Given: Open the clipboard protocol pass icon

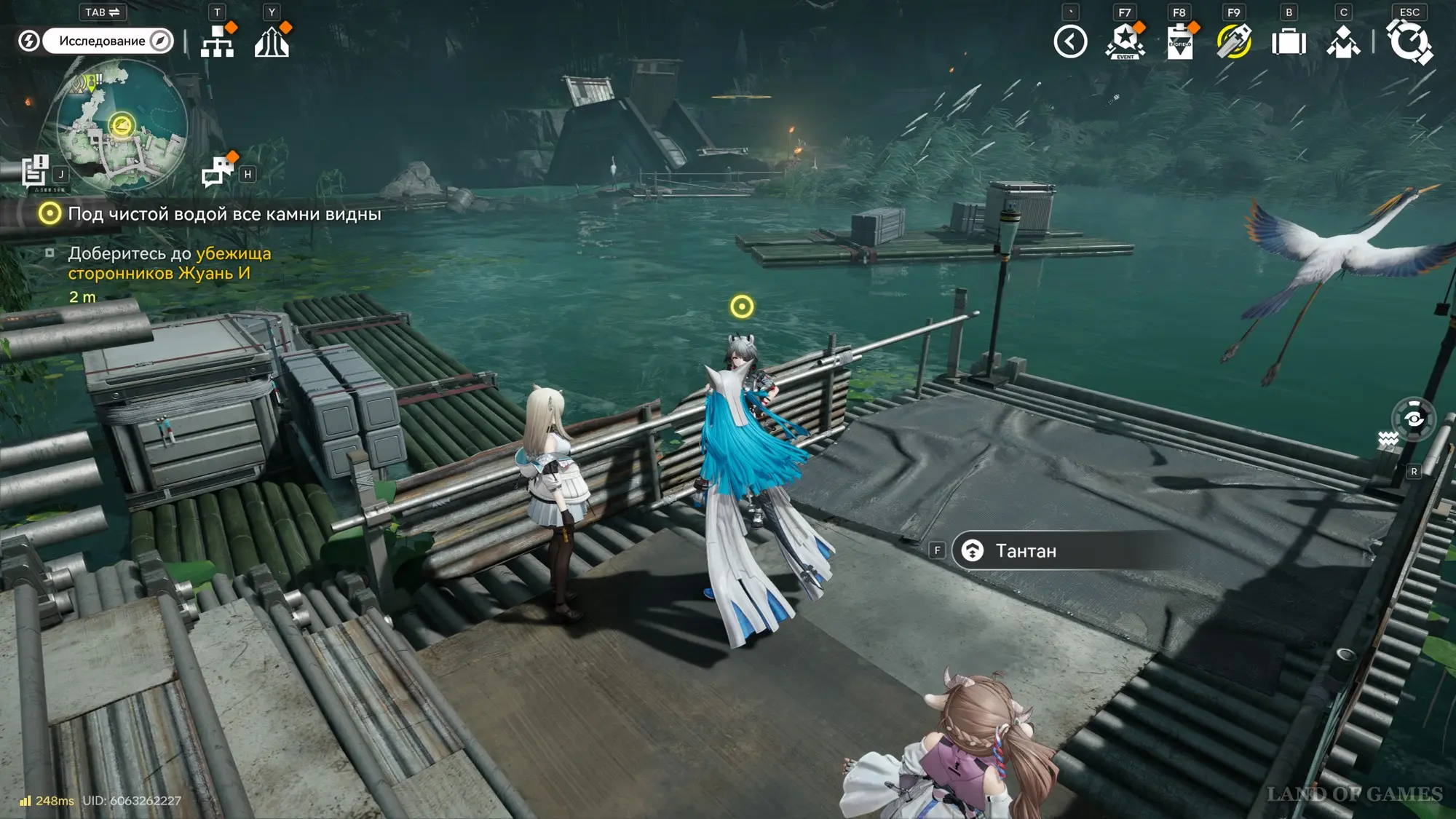Looking at the screenshot, I should tap(1179, 41).
